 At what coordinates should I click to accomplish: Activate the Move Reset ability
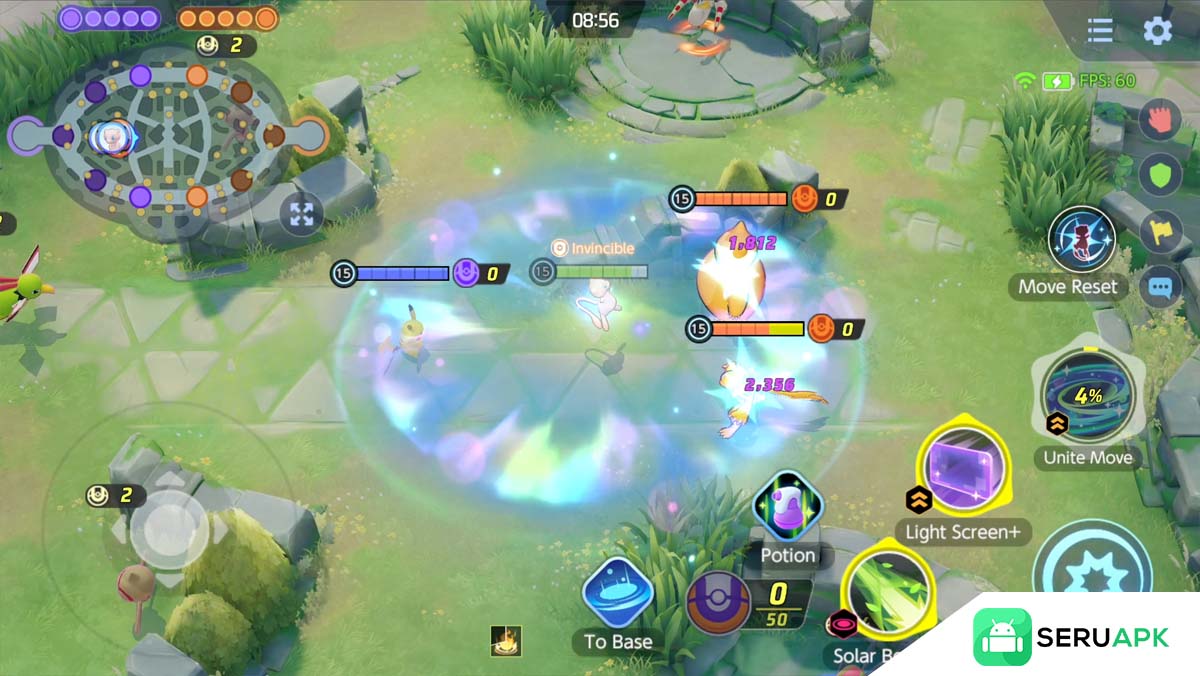tap(1081, 241)
